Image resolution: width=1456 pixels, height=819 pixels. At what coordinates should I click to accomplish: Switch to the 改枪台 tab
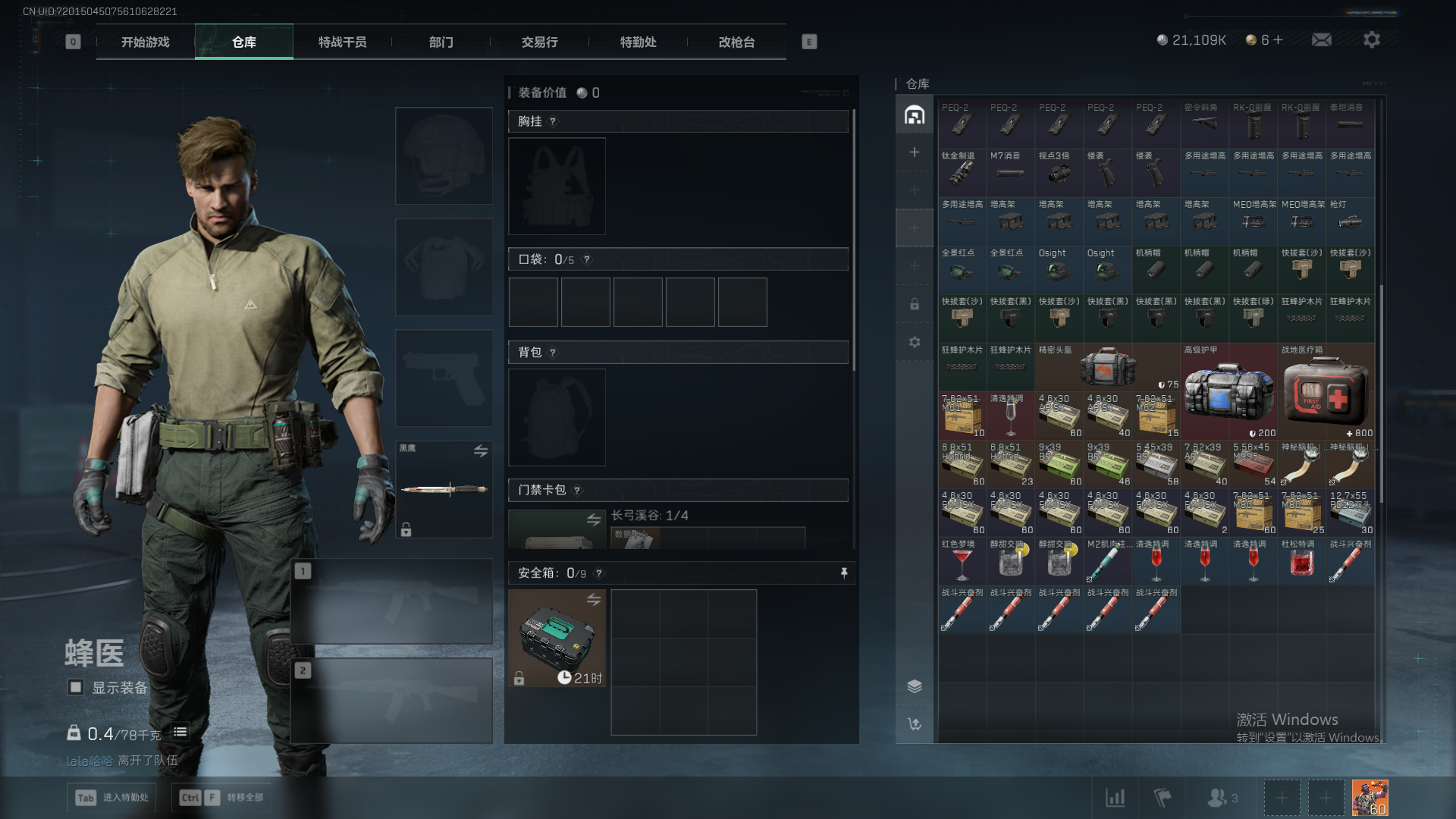(736, 42)
